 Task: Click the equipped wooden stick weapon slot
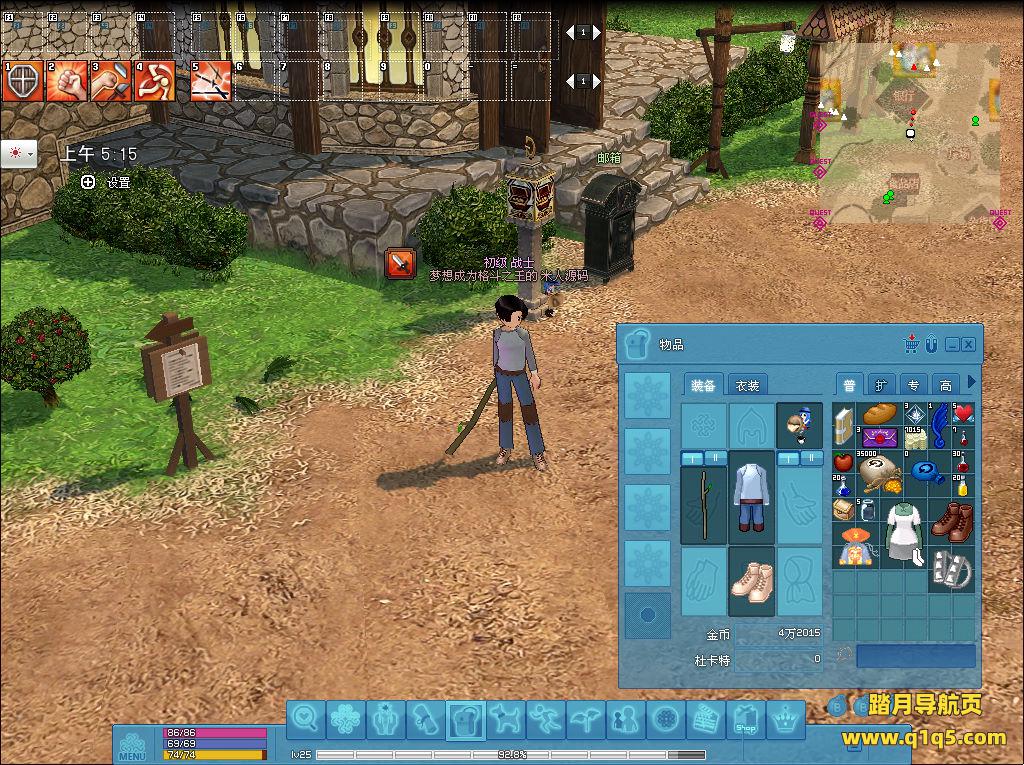(703, 505)
